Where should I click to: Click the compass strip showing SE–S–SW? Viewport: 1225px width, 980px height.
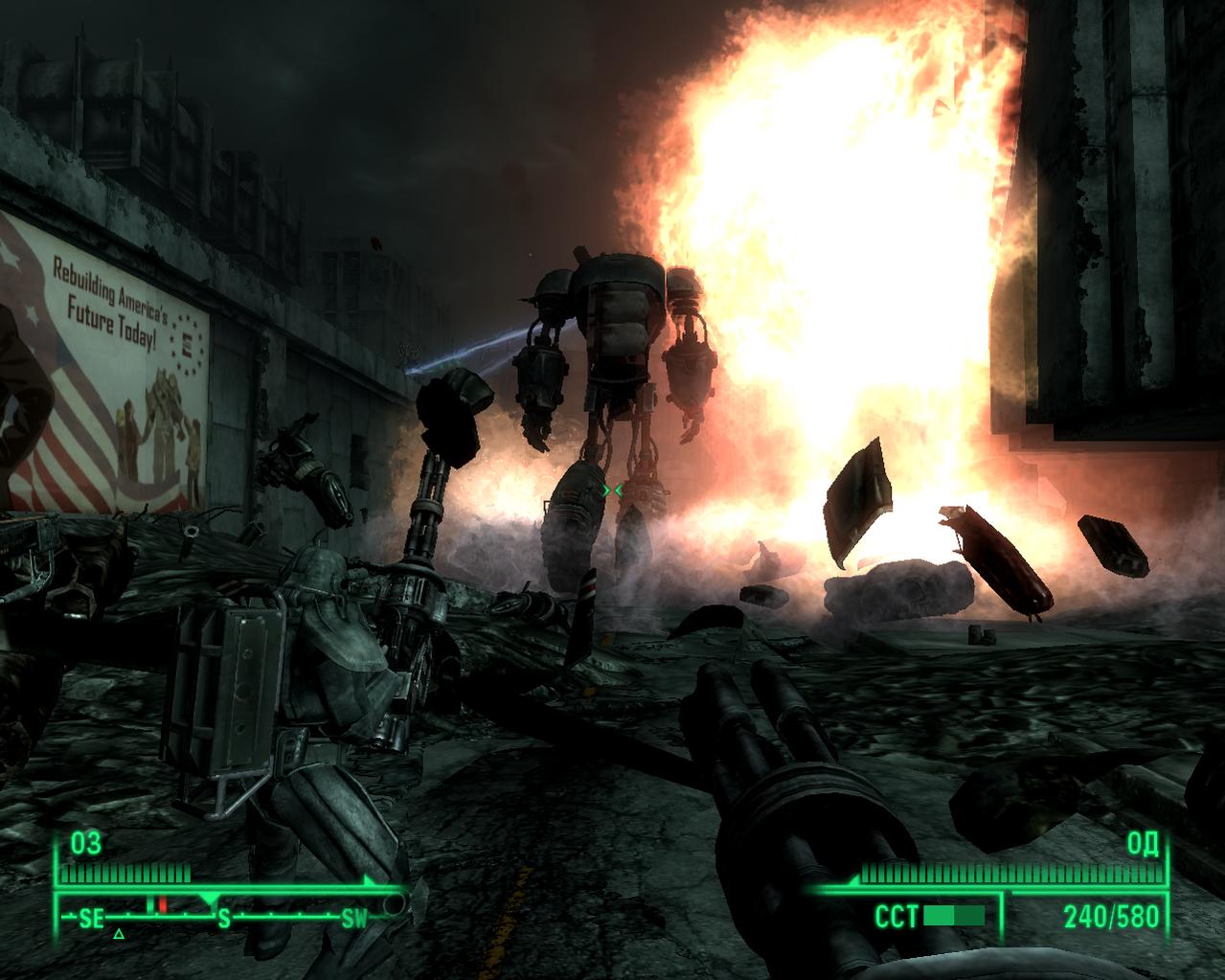coord(222,918)
